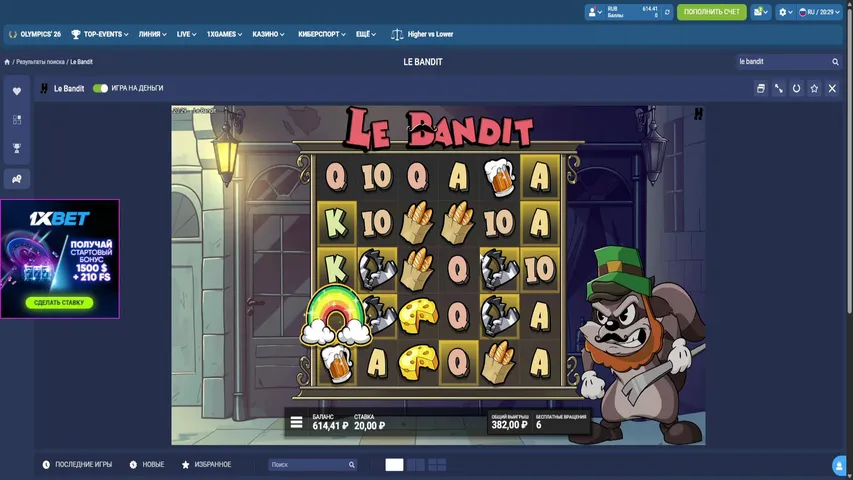Image resolution: width=853 pixels, height=480 pixels.
Task: Click the 'Пополнить счет' deposit button
Action: point(711,12)
